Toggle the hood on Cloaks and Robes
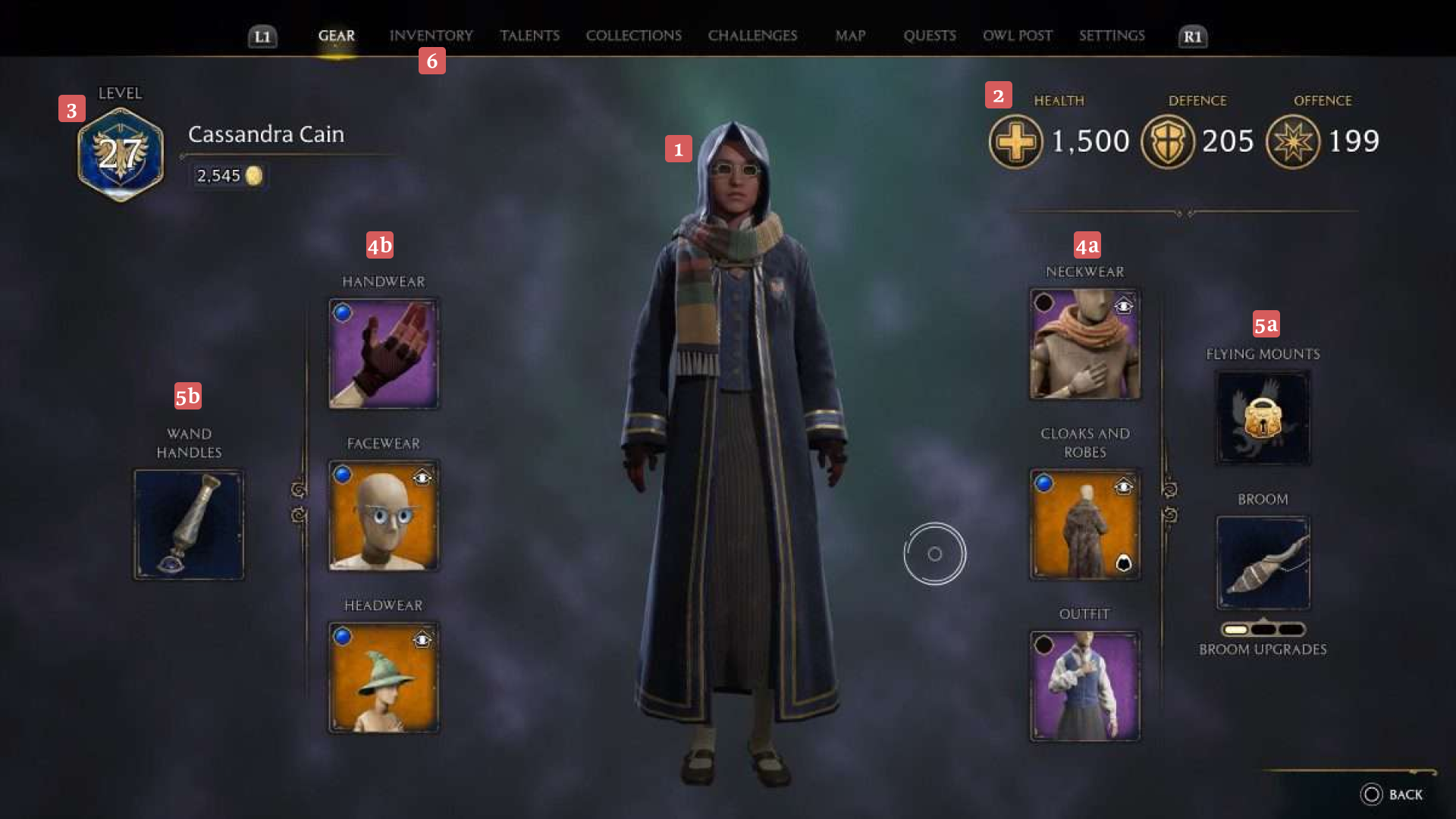The image size is (1456, 819). pyautogui.click(x=1125, y=563)
